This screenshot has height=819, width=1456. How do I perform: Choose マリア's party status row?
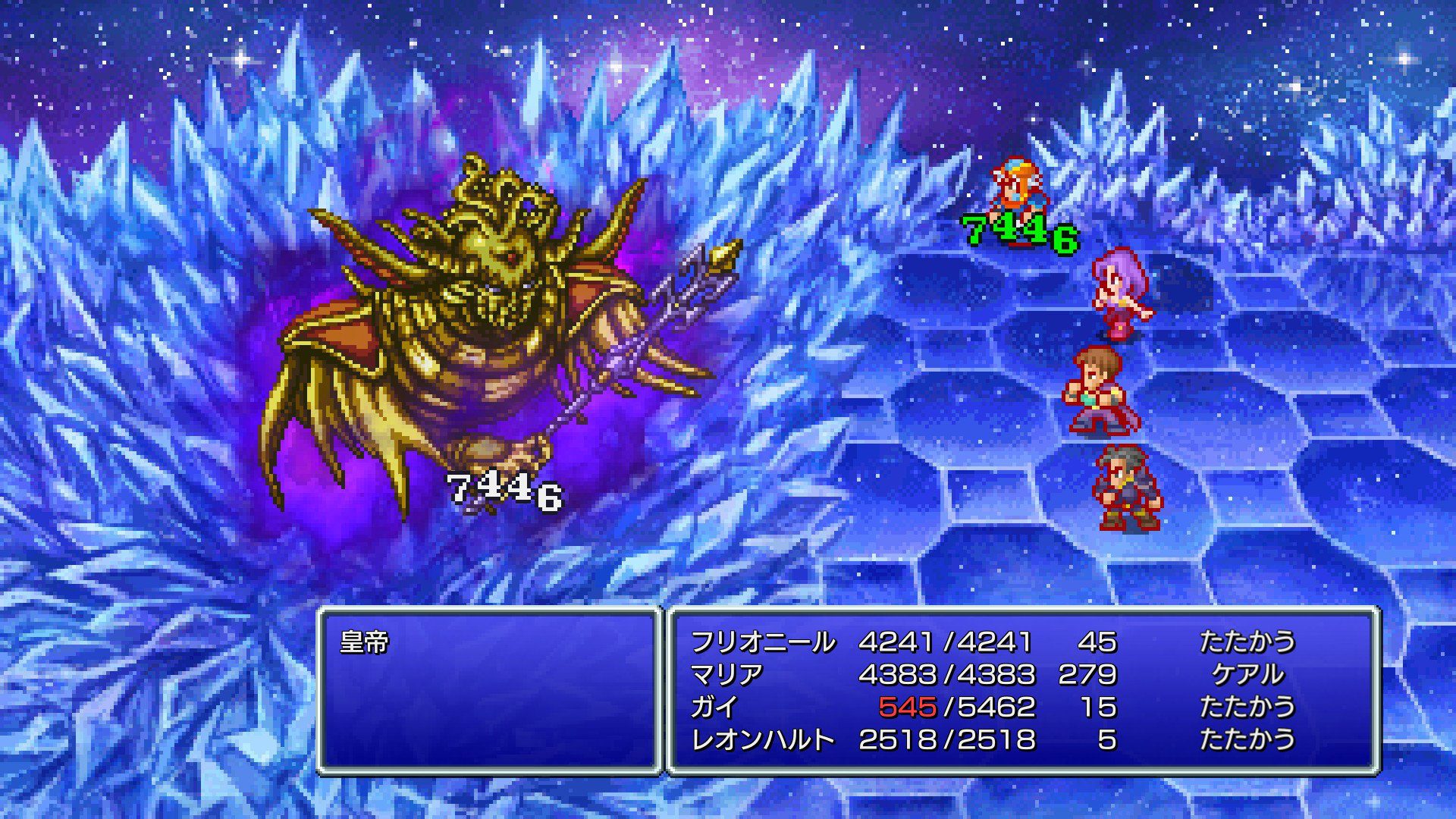726,674
